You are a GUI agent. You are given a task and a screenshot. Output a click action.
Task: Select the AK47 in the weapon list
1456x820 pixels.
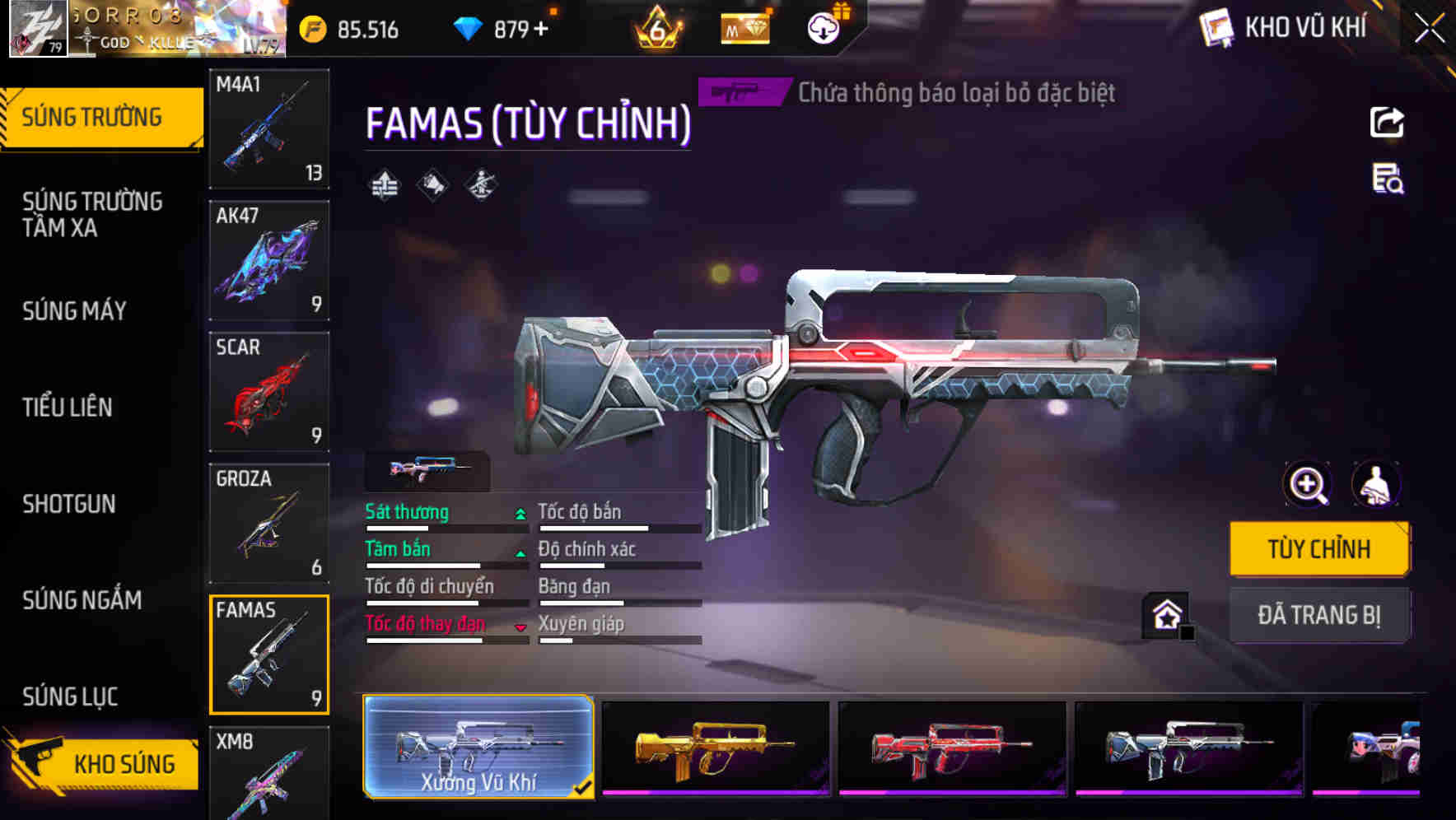pyautogui.click(x=269, y=259)
